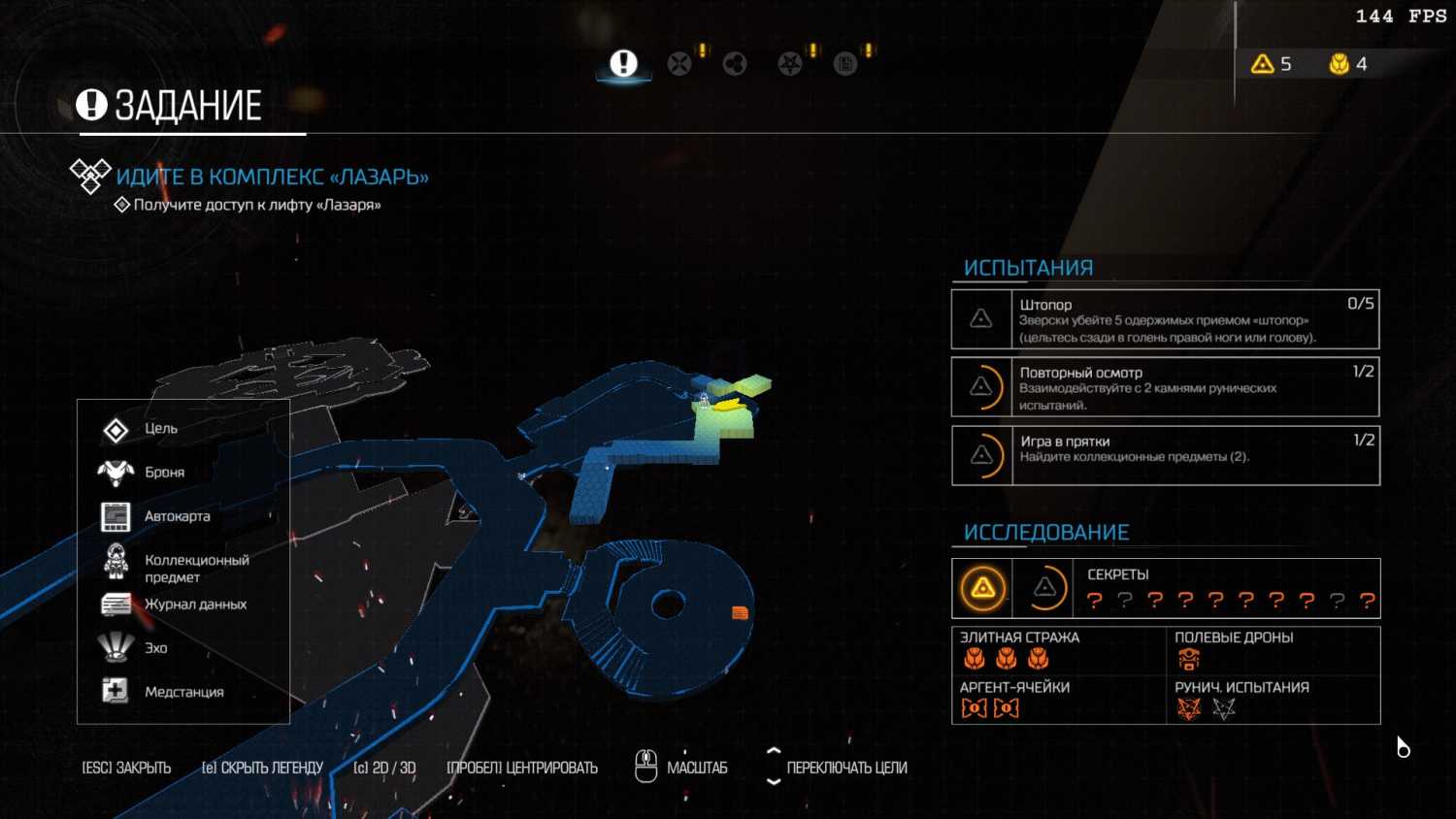
Task: Click the «Броня» legend entry
Action: tap(164, 473)
